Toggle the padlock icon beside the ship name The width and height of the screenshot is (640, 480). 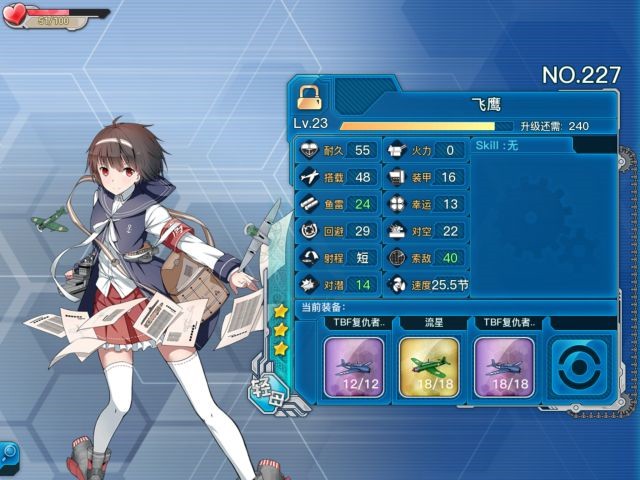click(309, 97)
